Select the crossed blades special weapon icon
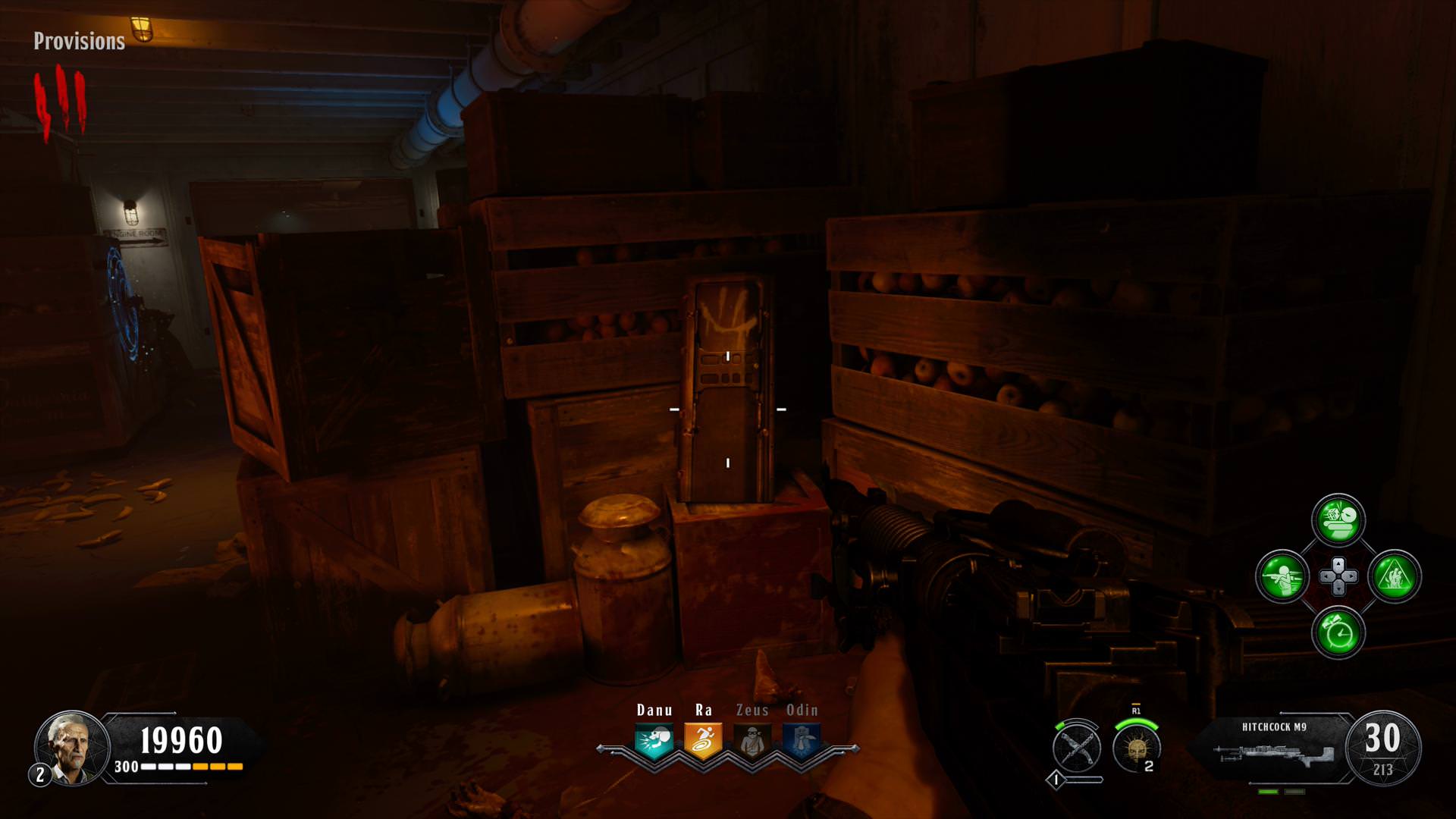The height and width of the screenshot is (819, 1456). [1077, 748]
